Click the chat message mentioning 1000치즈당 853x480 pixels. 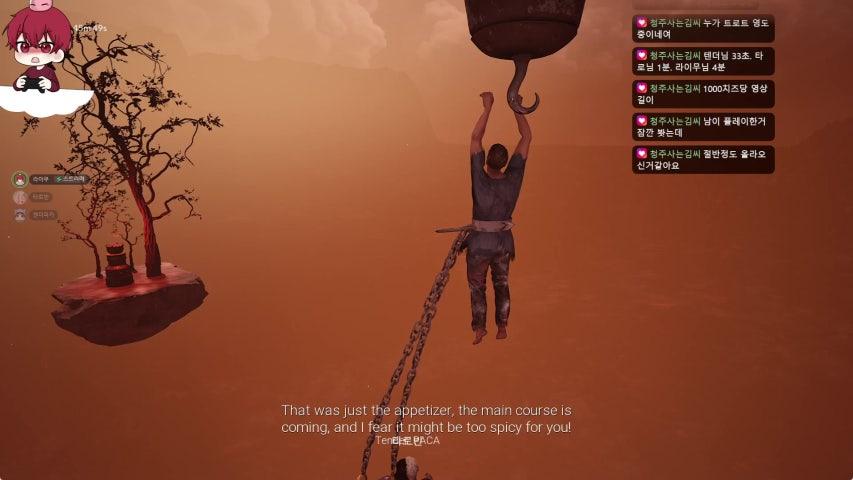click(703, 94)
